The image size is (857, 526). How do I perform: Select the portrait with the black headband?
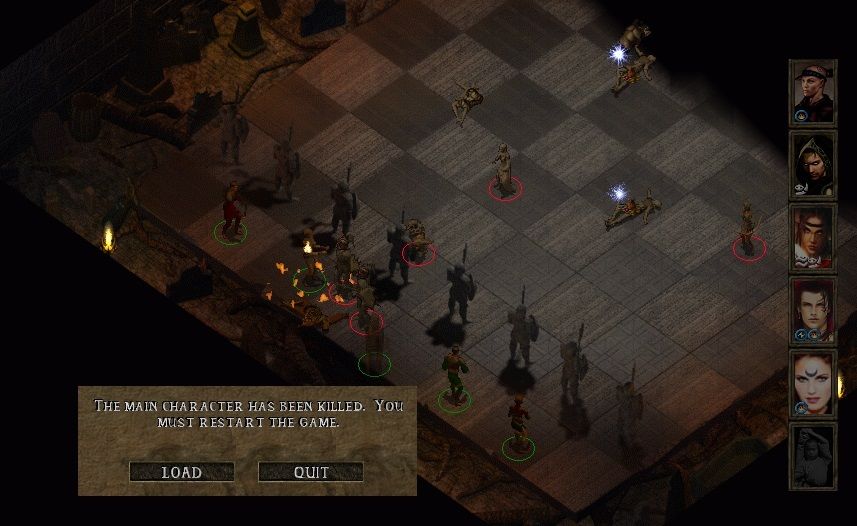[812, 93]
